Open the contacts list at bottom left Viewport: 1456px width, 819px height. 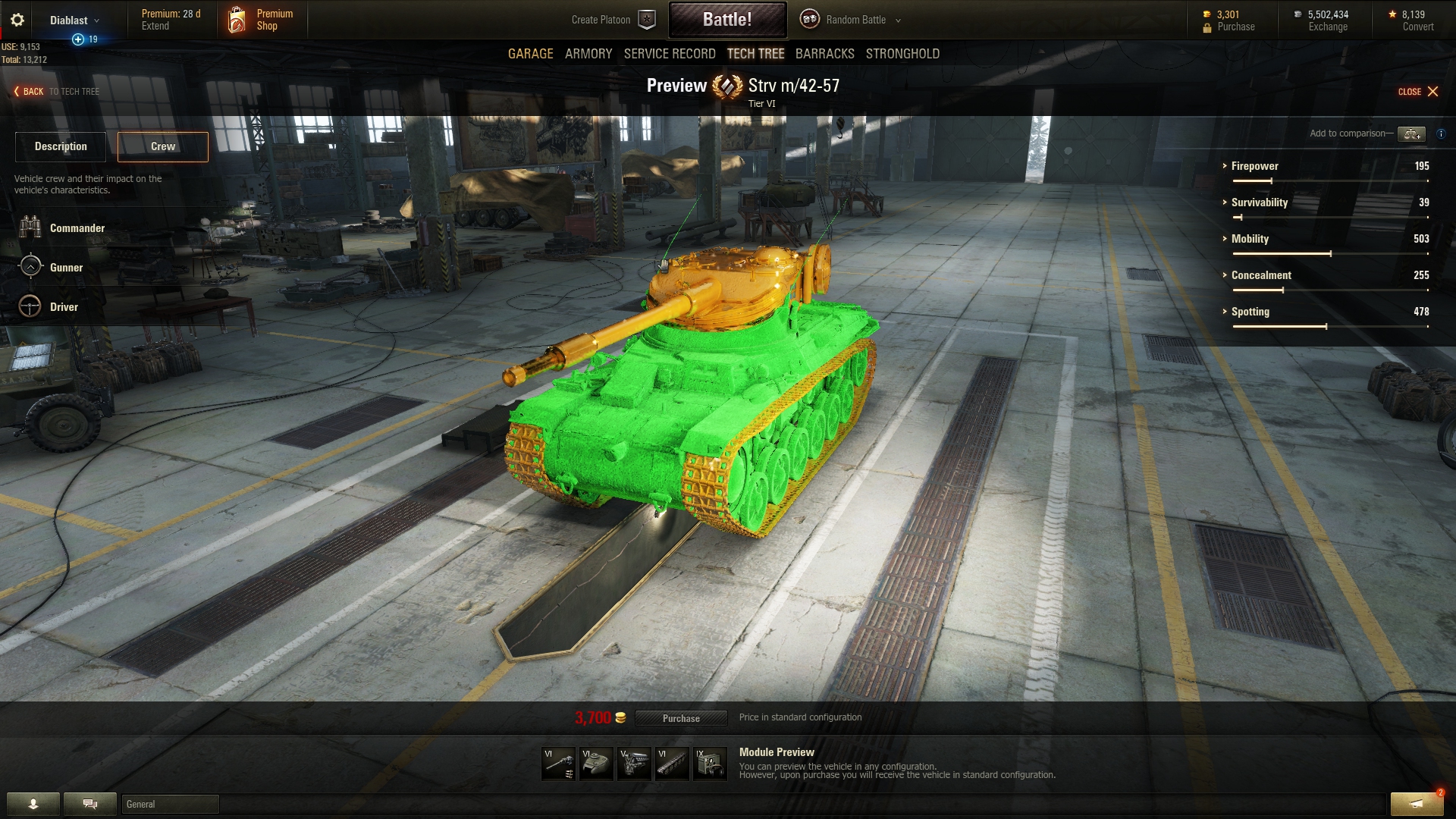pos(34,803)
